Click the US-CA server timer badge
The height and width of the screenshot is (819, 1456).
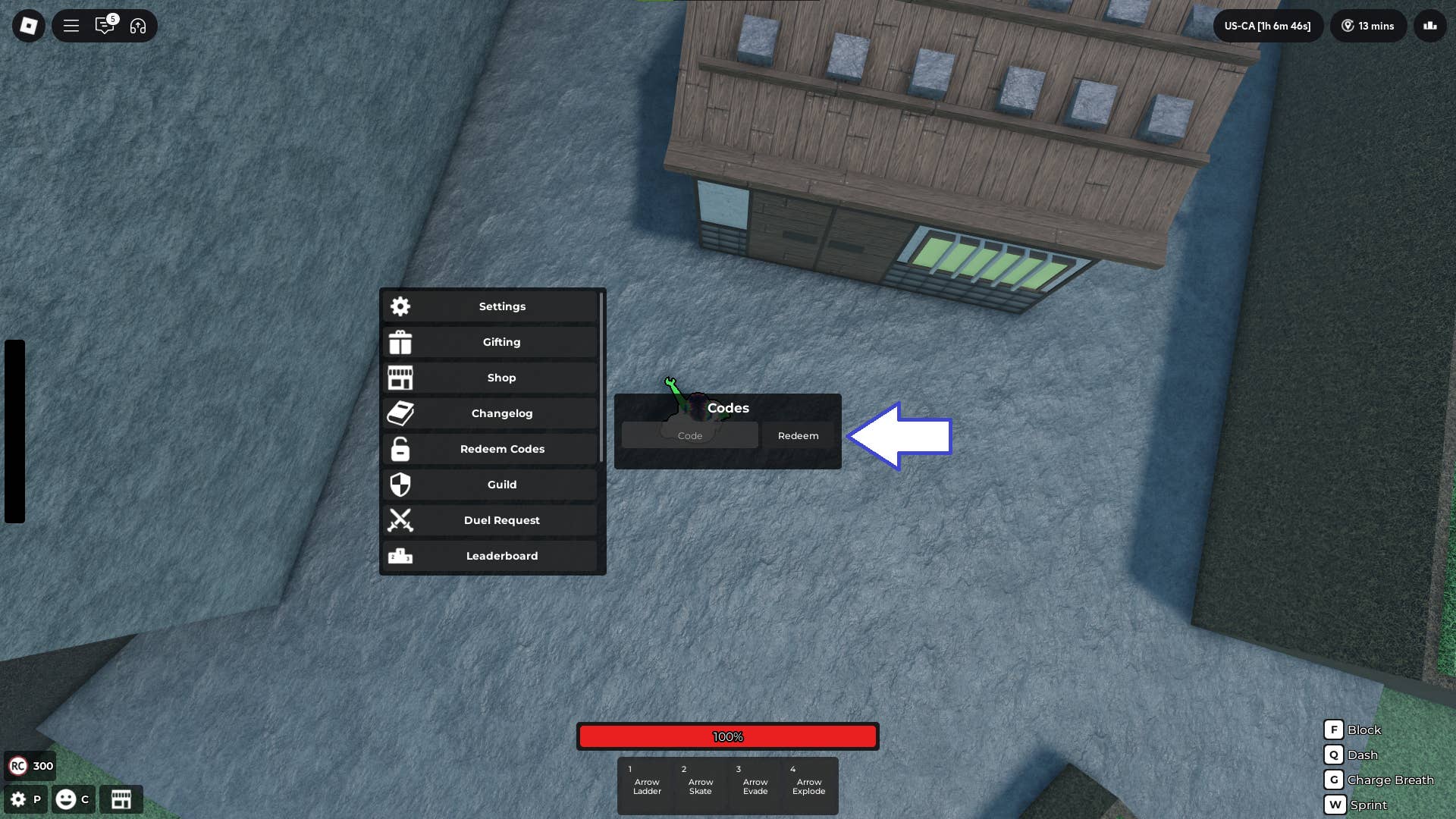tap(1268, 26)
